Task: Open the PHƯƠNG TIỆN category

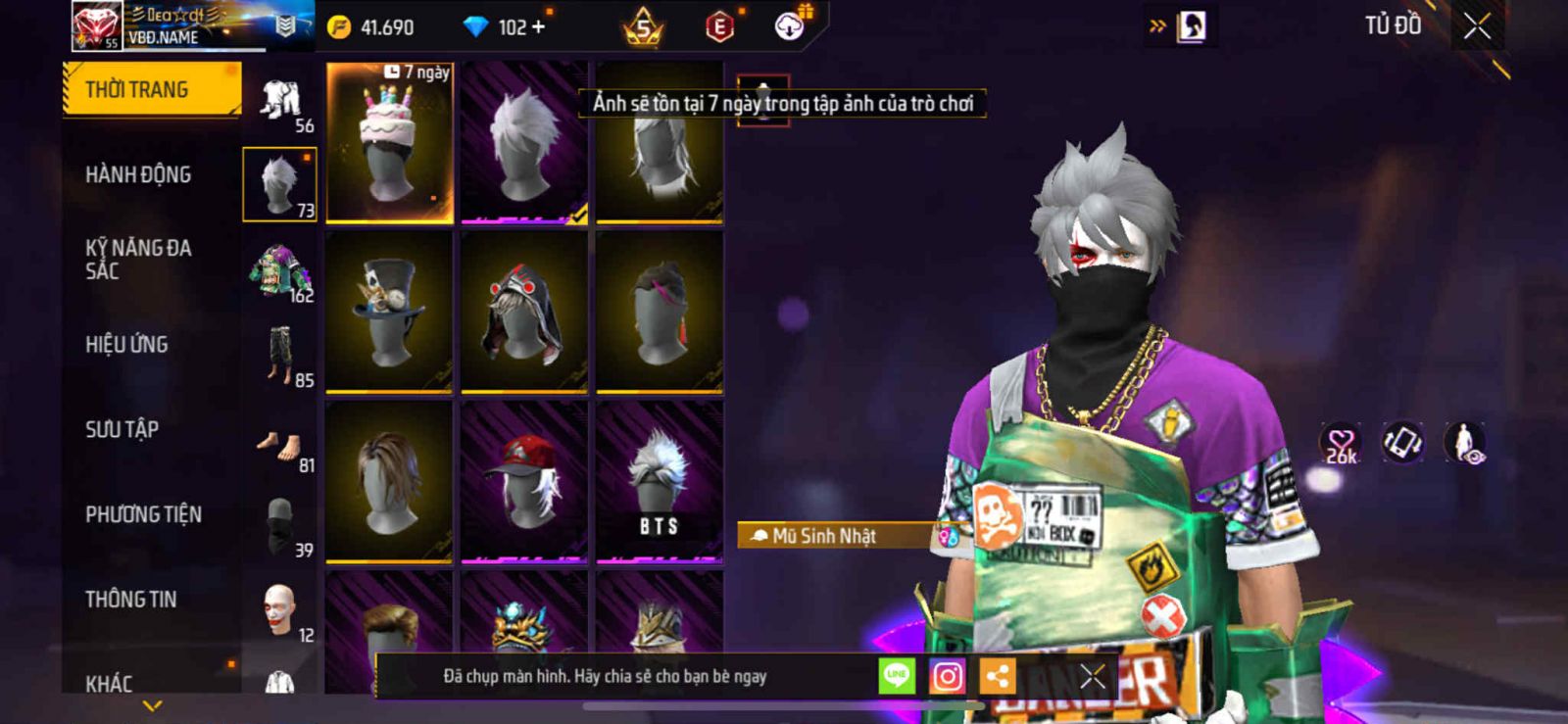Action: 143,514
